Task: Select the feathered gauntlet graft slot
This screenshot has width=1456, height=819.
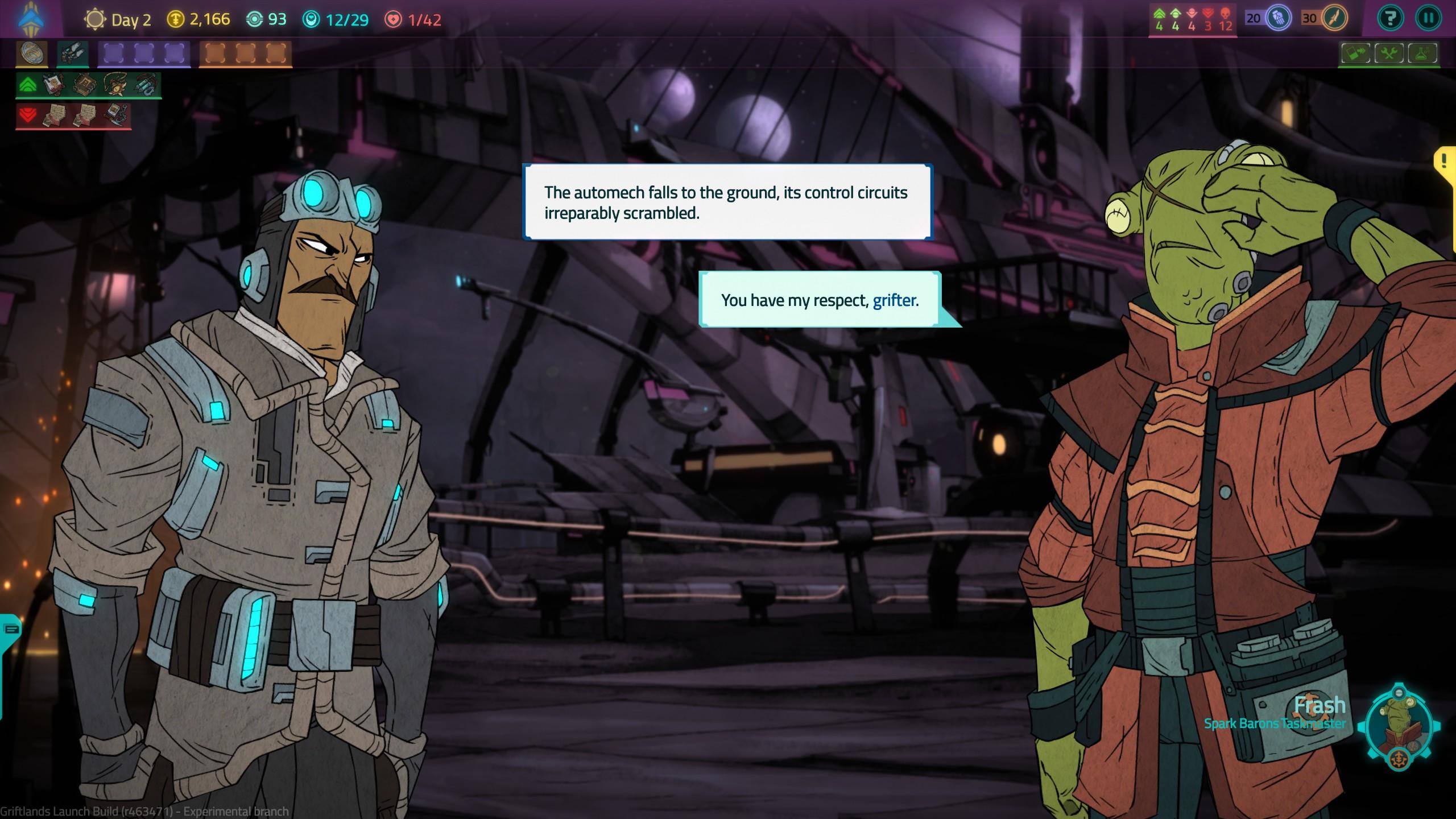Action: 72,54
